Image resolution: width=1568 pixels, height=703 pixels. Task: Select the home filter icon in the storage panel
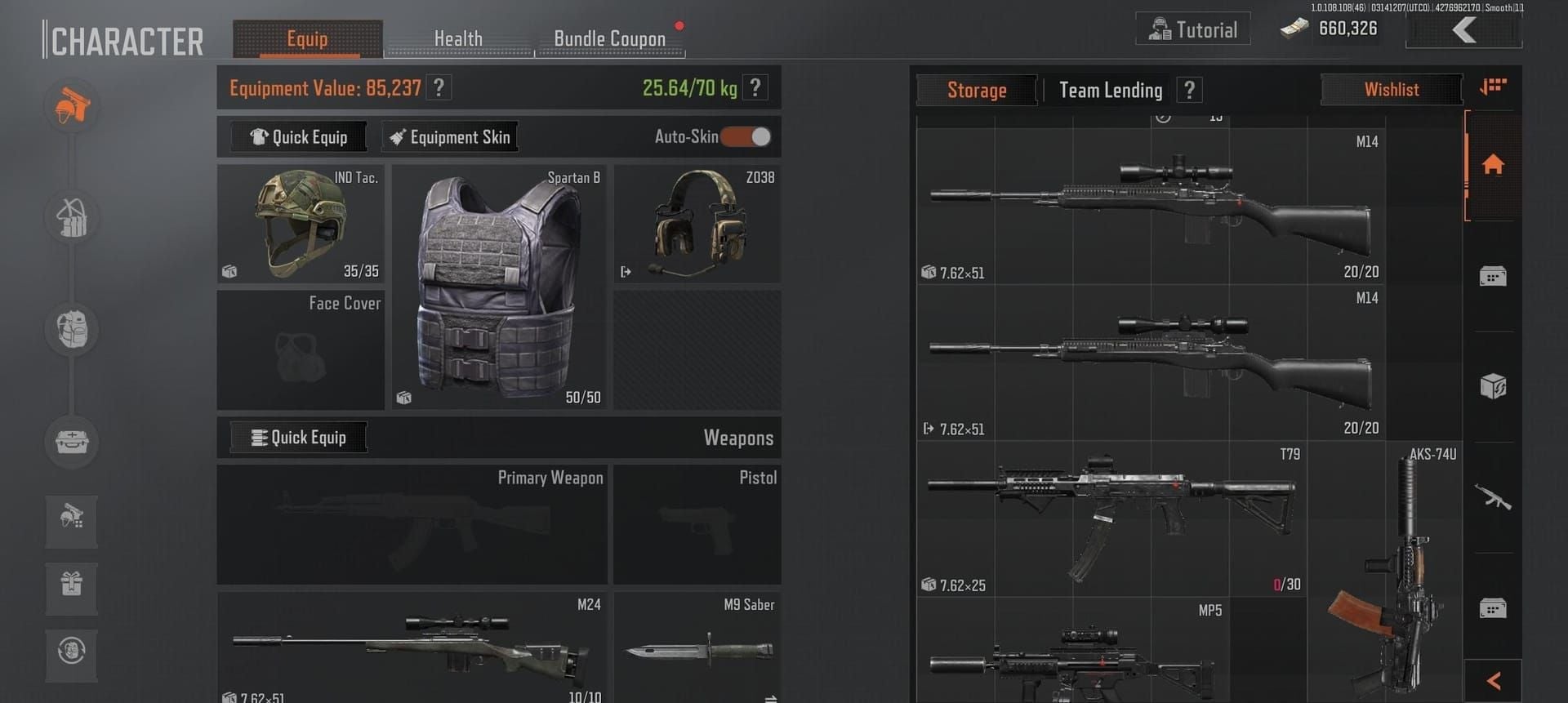click(1493, 166)
